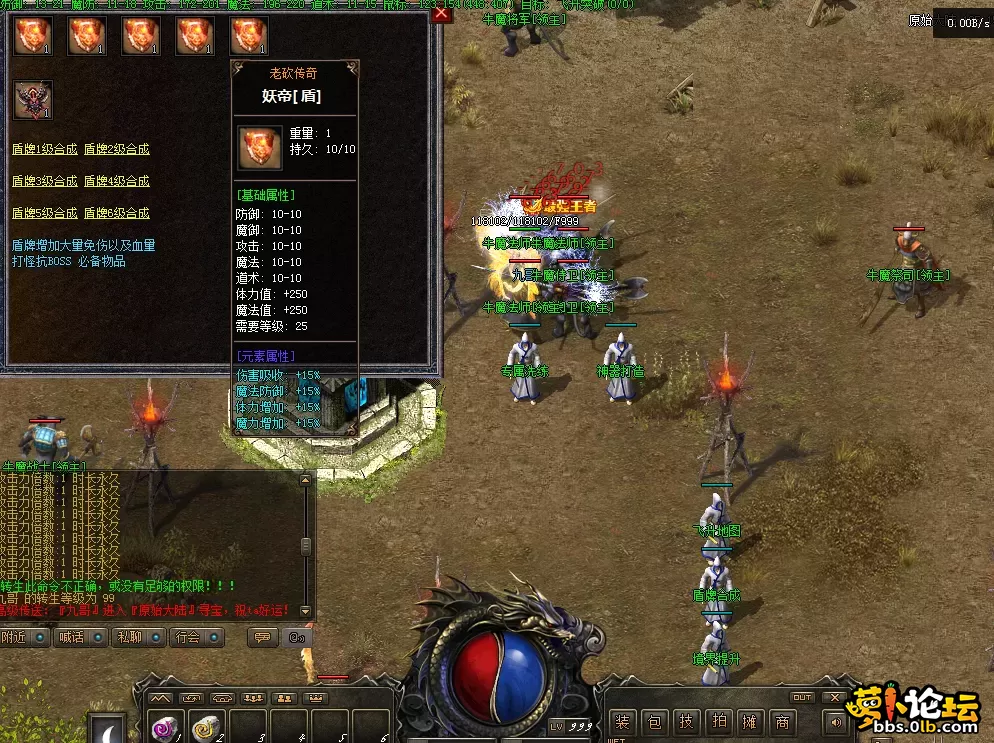994x743 pixels.
Task: Open the 商 shop menu
Action: click(x=782, y=722)
